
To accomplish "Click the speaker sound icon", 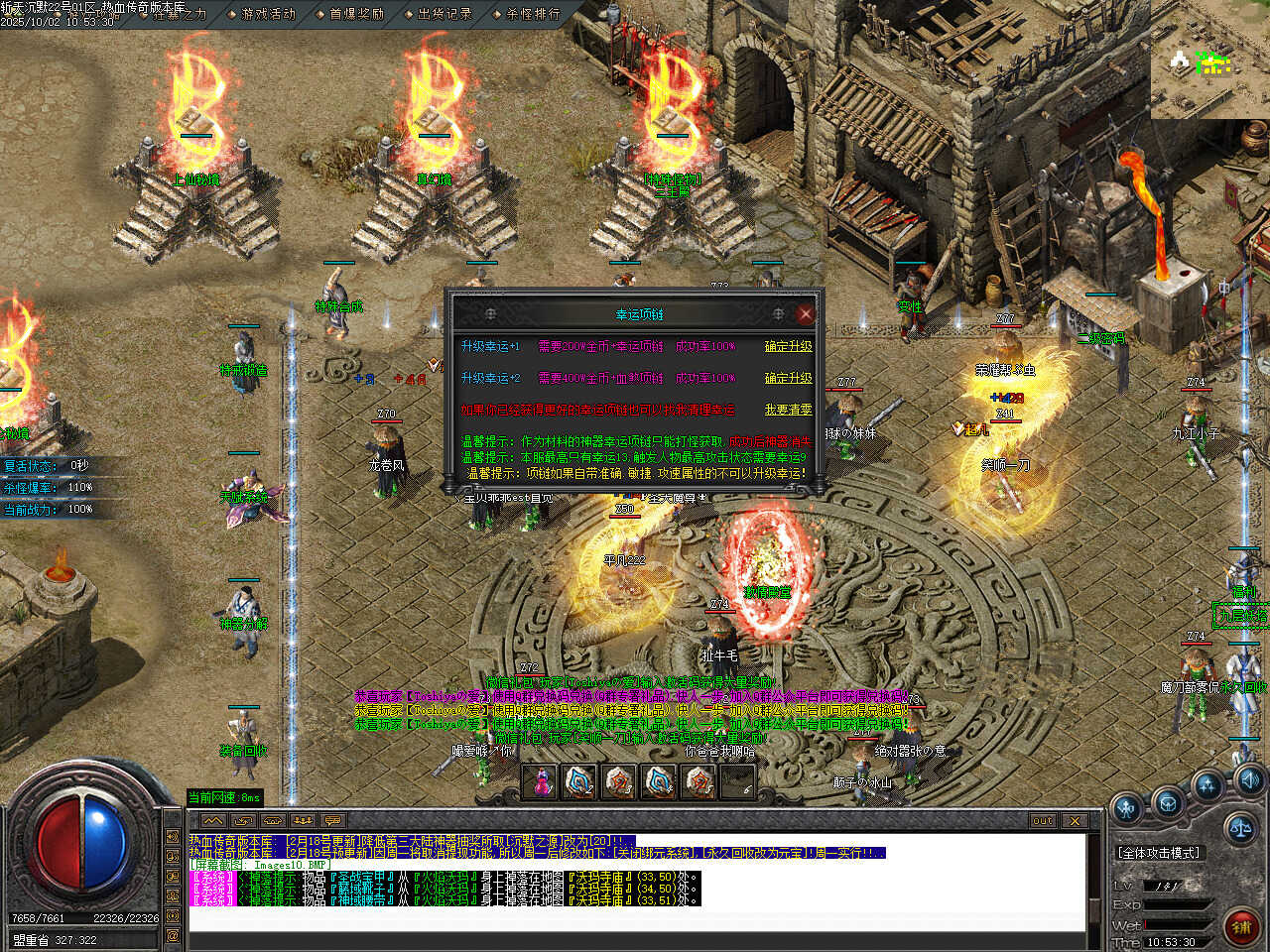I will (x=1249, y=779).
